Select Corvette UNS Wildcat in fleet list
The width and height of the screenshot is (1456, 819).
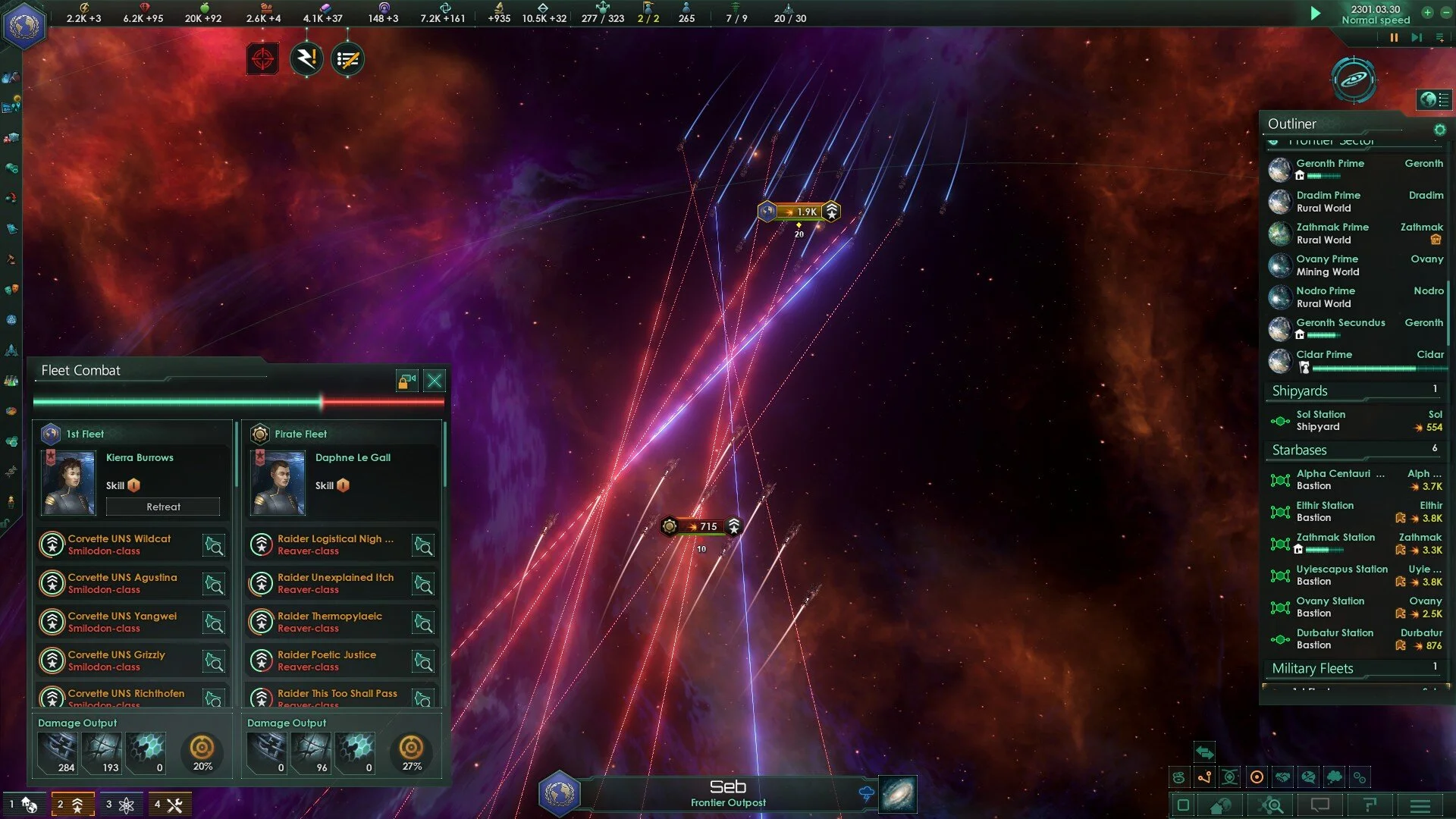click(119, 544)
